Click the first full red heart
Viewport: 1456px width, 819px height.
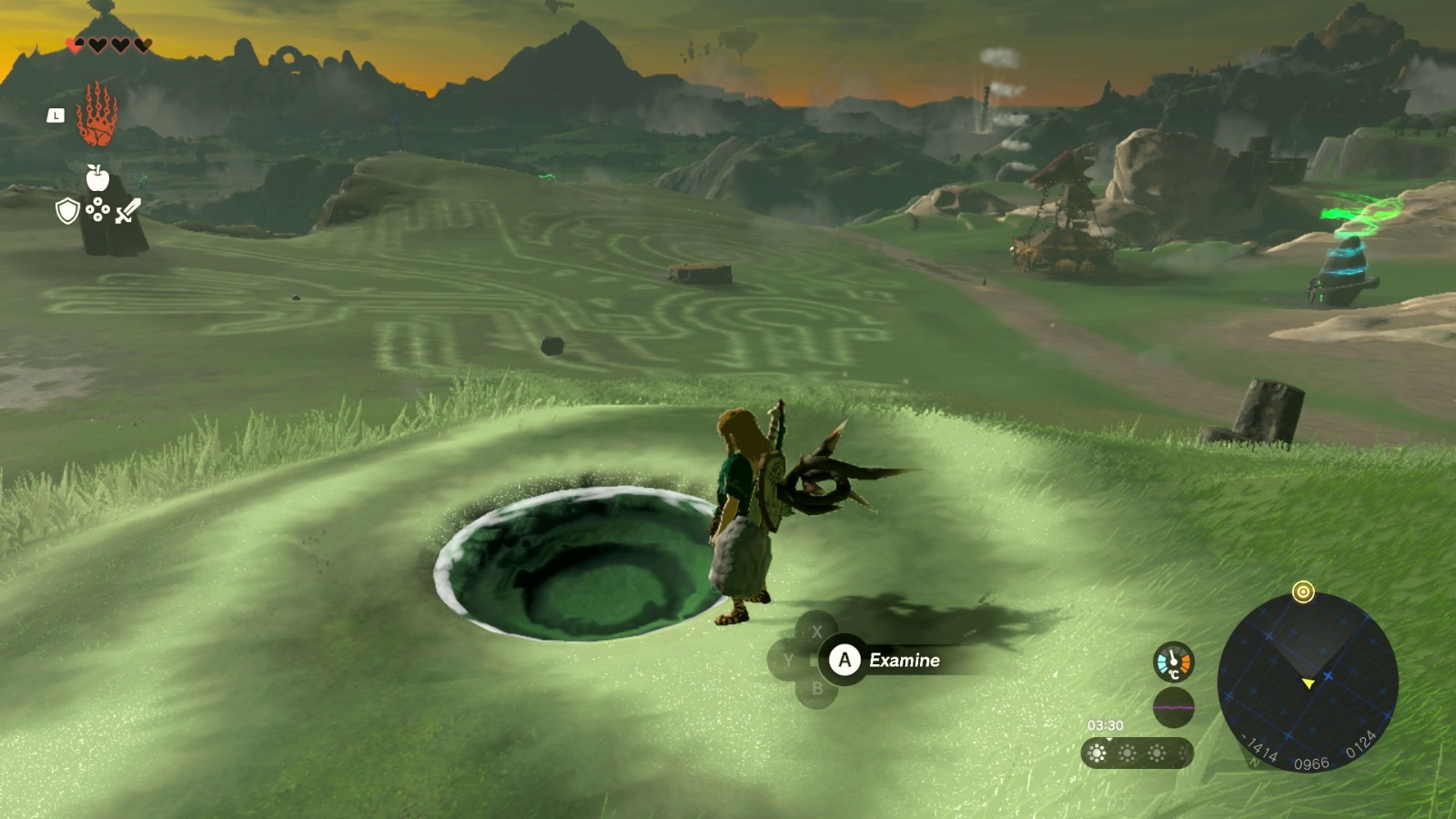click(x=75, y=45)
